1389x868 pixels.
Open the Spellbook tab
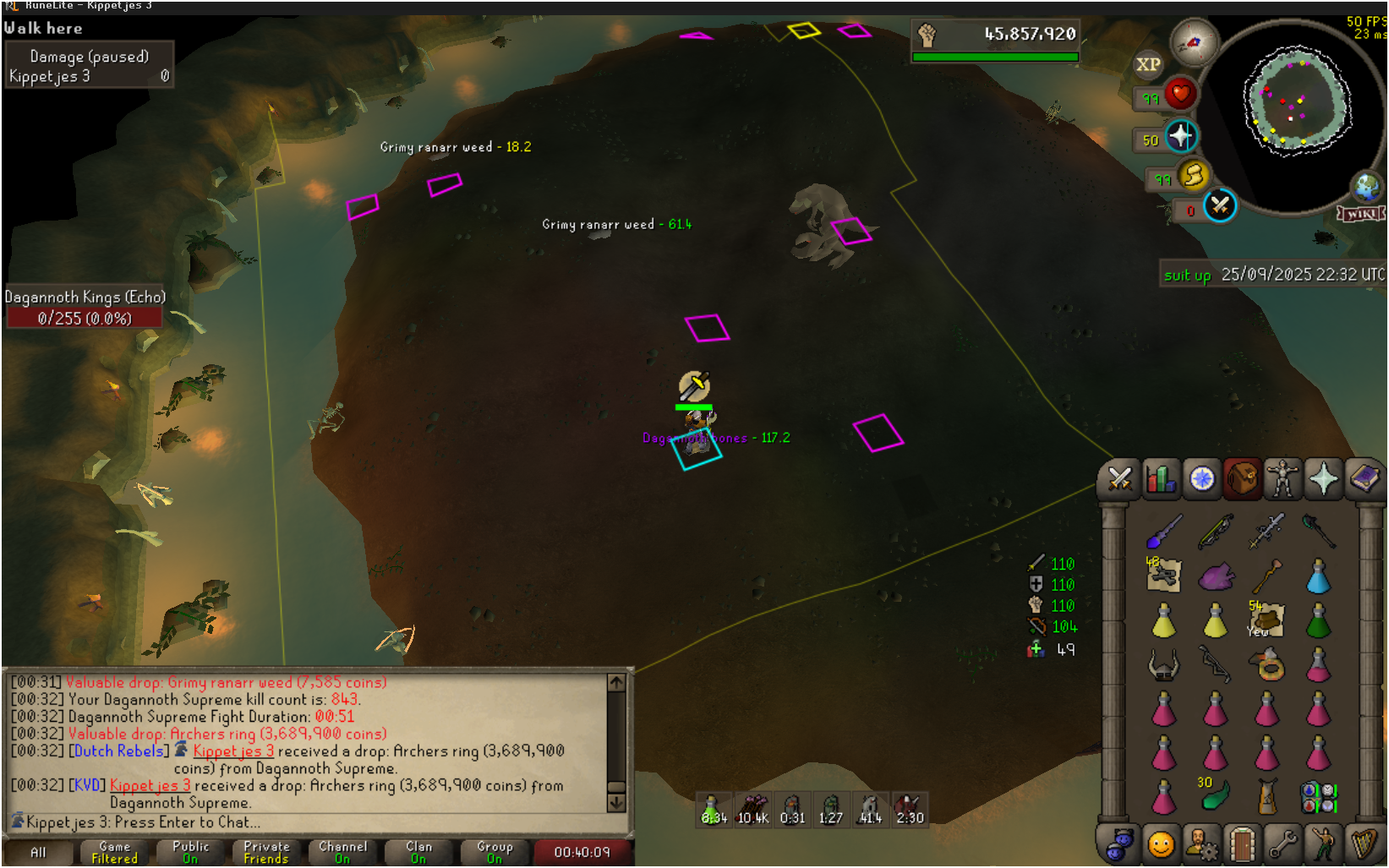[1364, 478]
